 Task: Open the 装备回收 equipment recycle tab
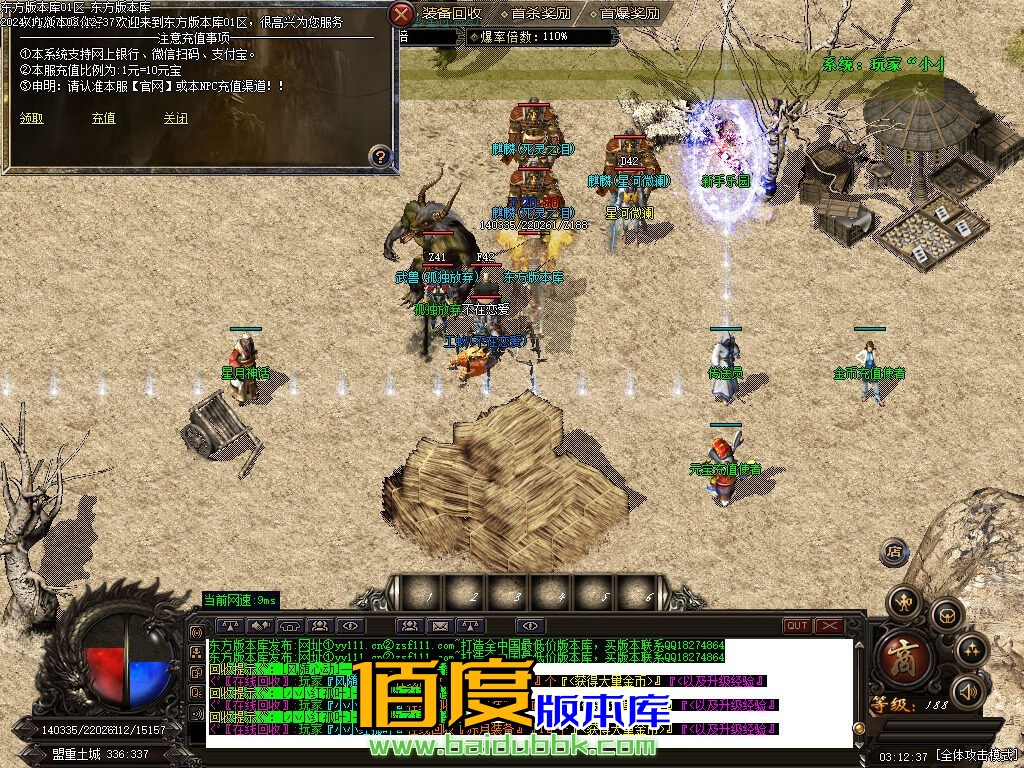pos(451,14)
